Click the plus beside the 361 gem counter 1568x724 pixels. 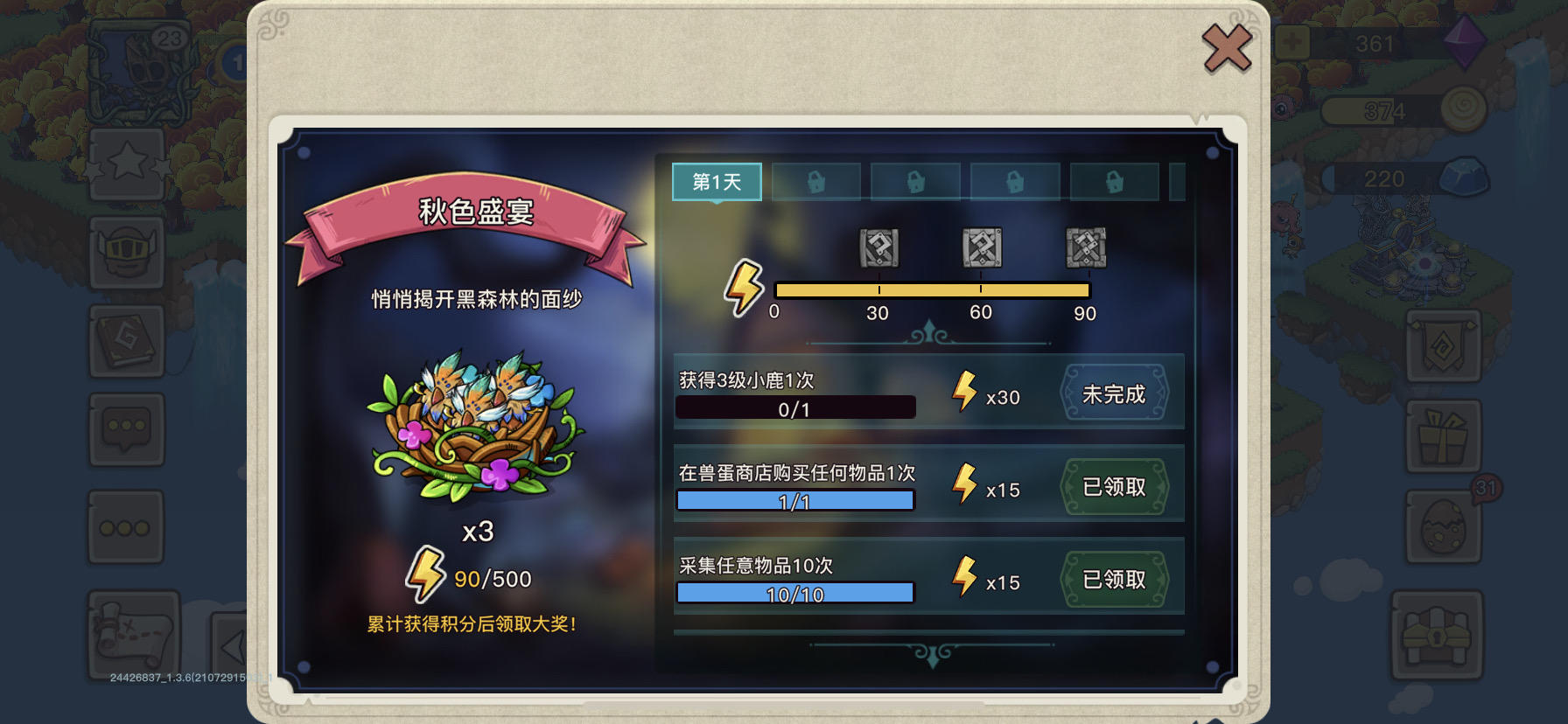click(1291, 41)
